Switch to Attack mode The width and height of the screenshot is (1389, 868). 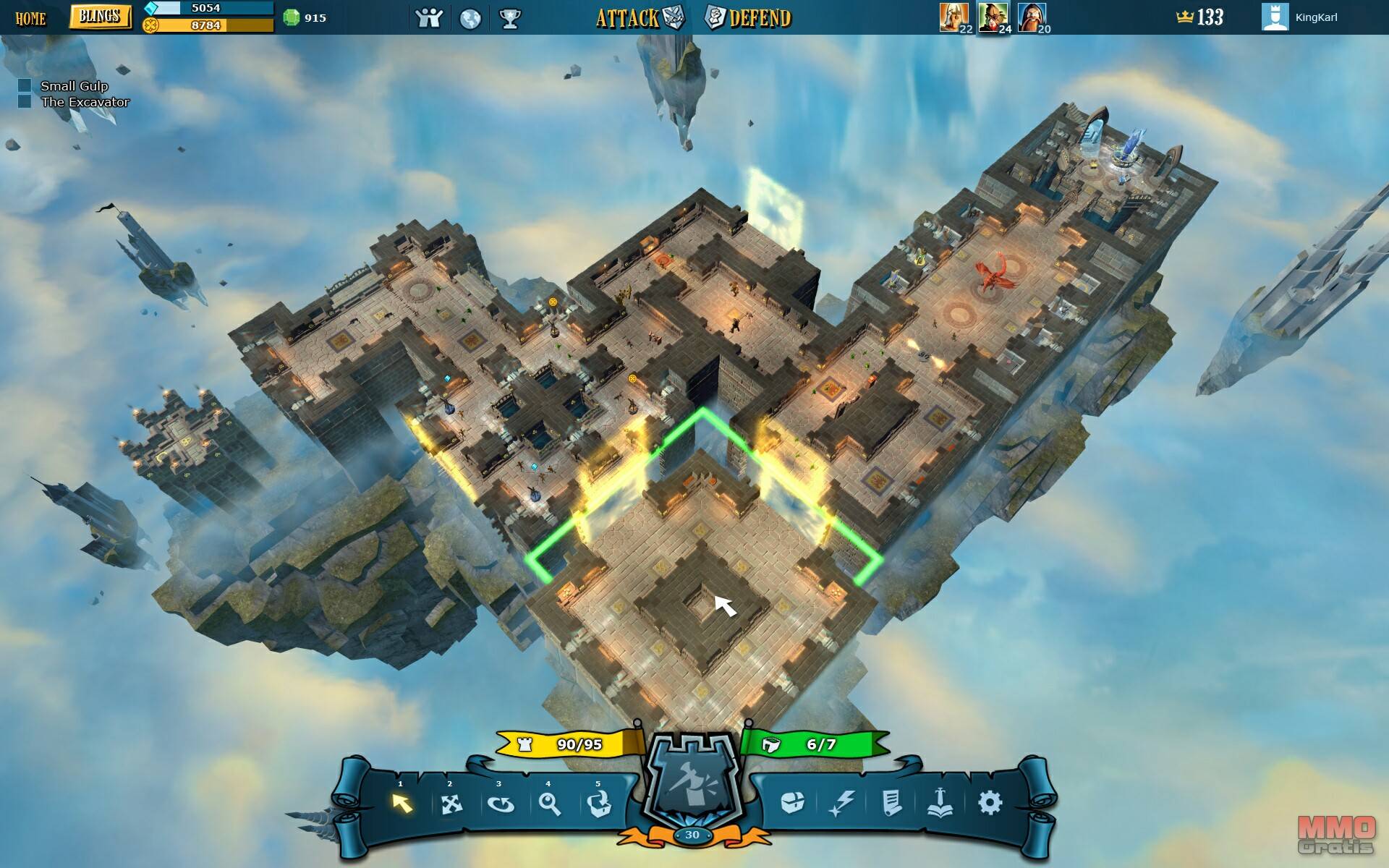point(640,18)
